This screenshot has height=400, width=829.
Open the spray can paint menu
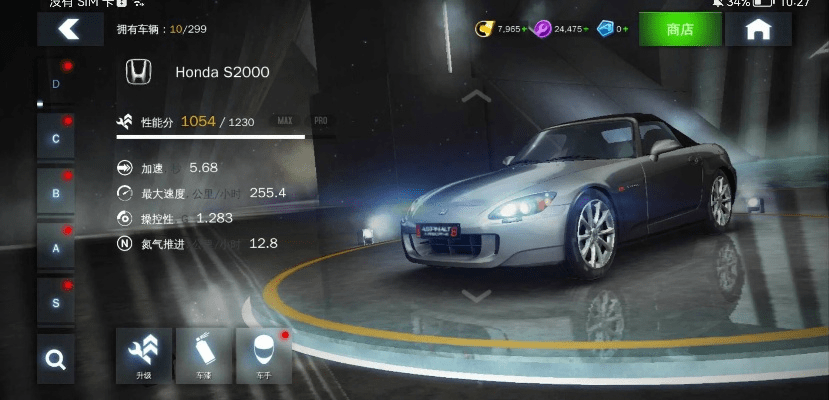pos(204,355)
